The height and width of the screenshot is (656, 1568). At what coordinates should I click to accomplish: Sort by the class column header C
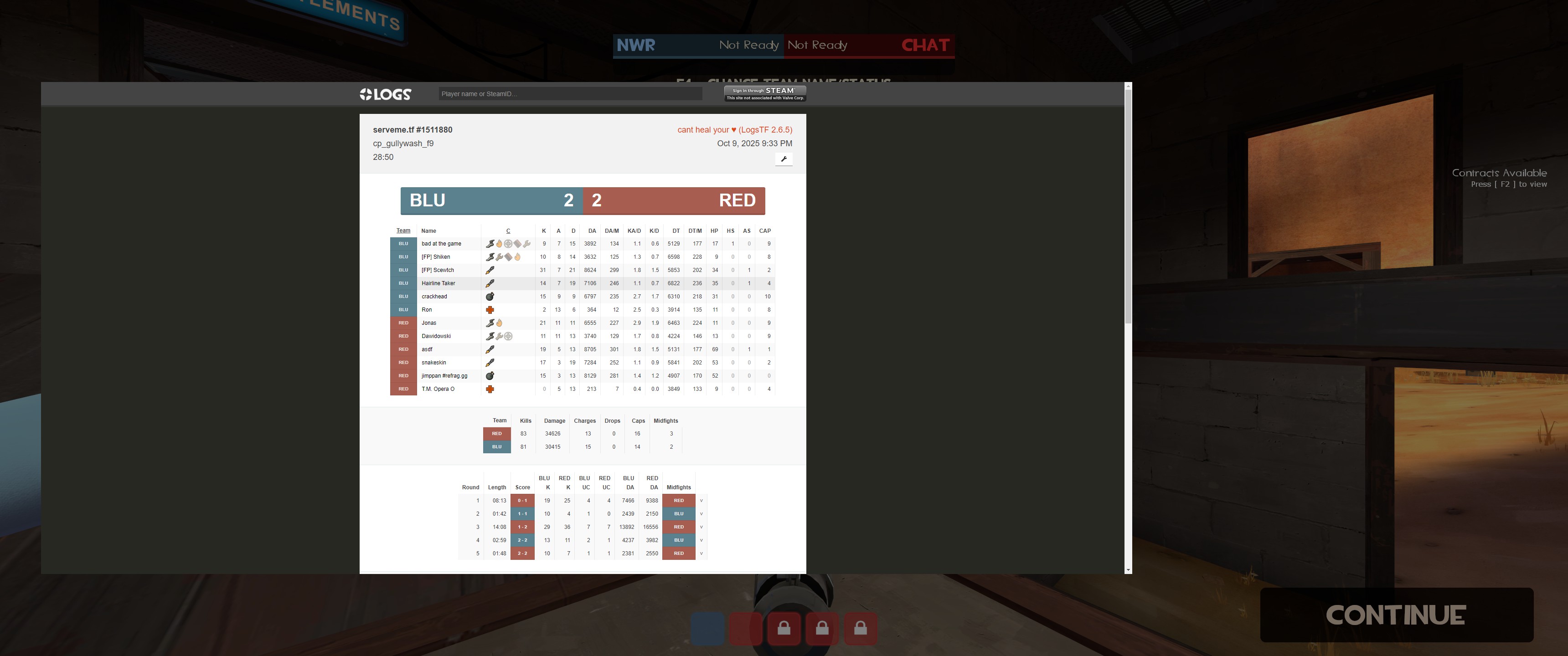coord(508,231)
